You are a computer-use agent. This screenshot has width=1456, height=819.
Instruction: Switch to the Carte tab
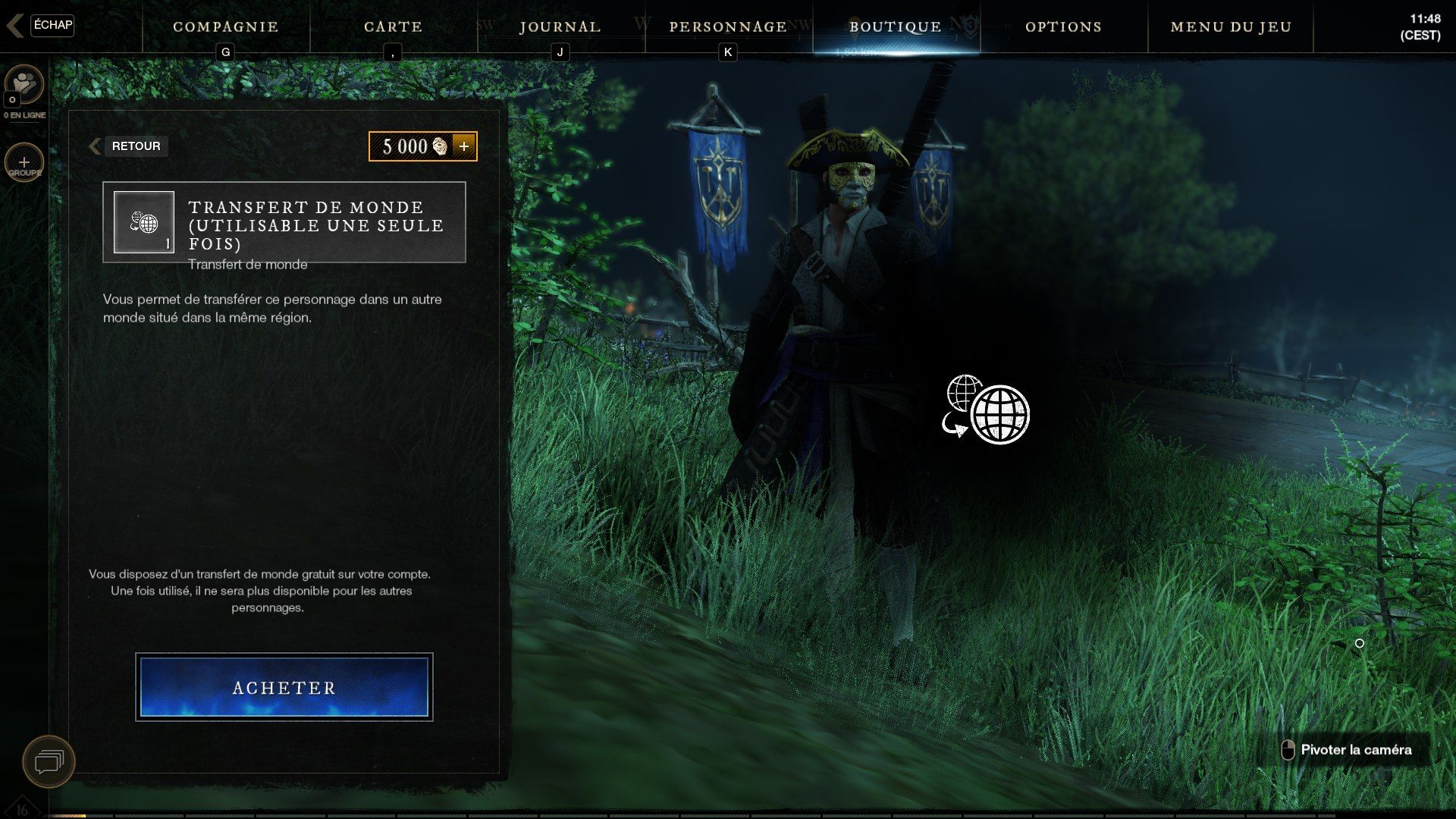393,27
